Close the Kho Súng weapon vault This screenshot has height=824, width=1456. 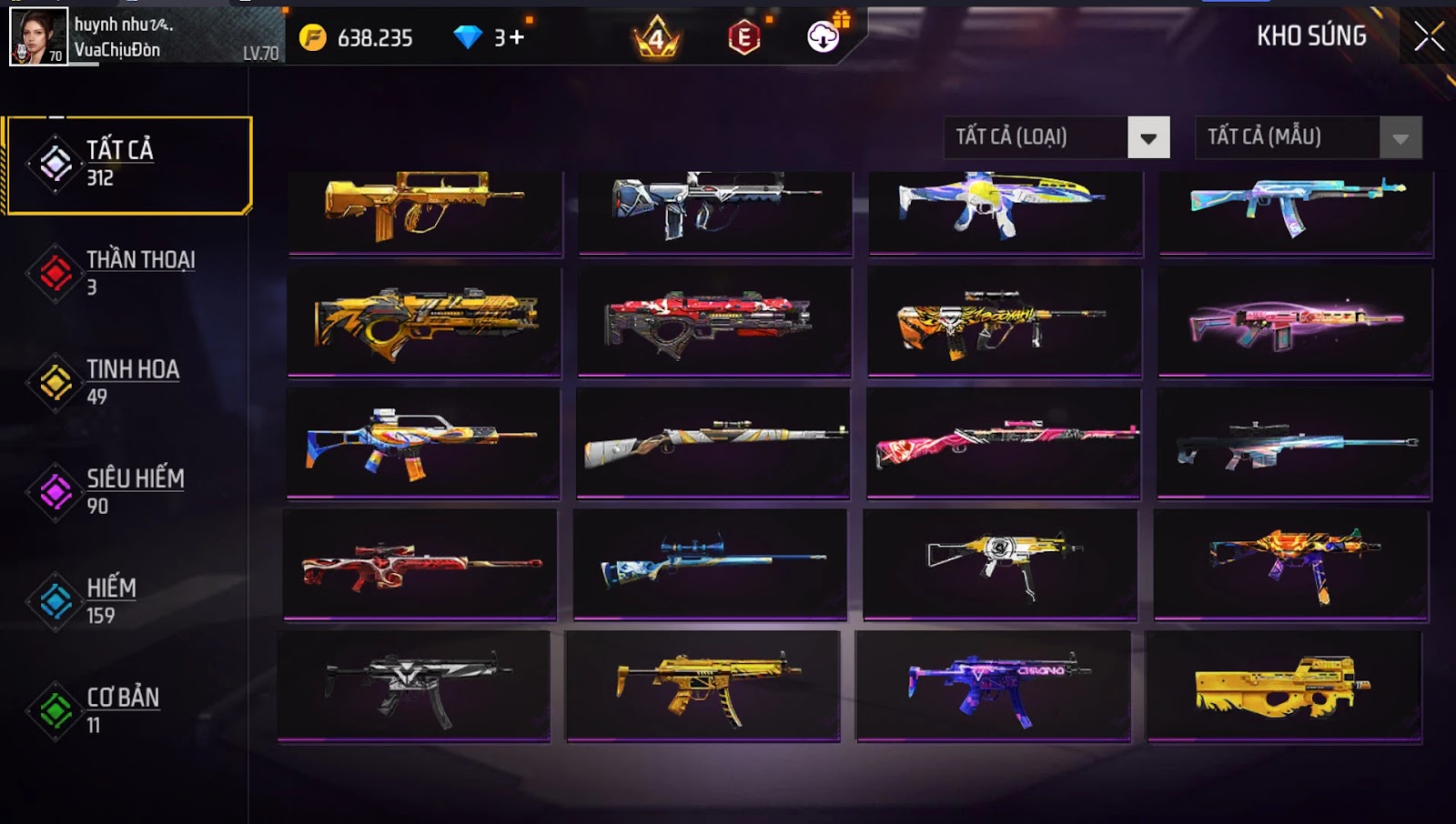point(1428,36)
